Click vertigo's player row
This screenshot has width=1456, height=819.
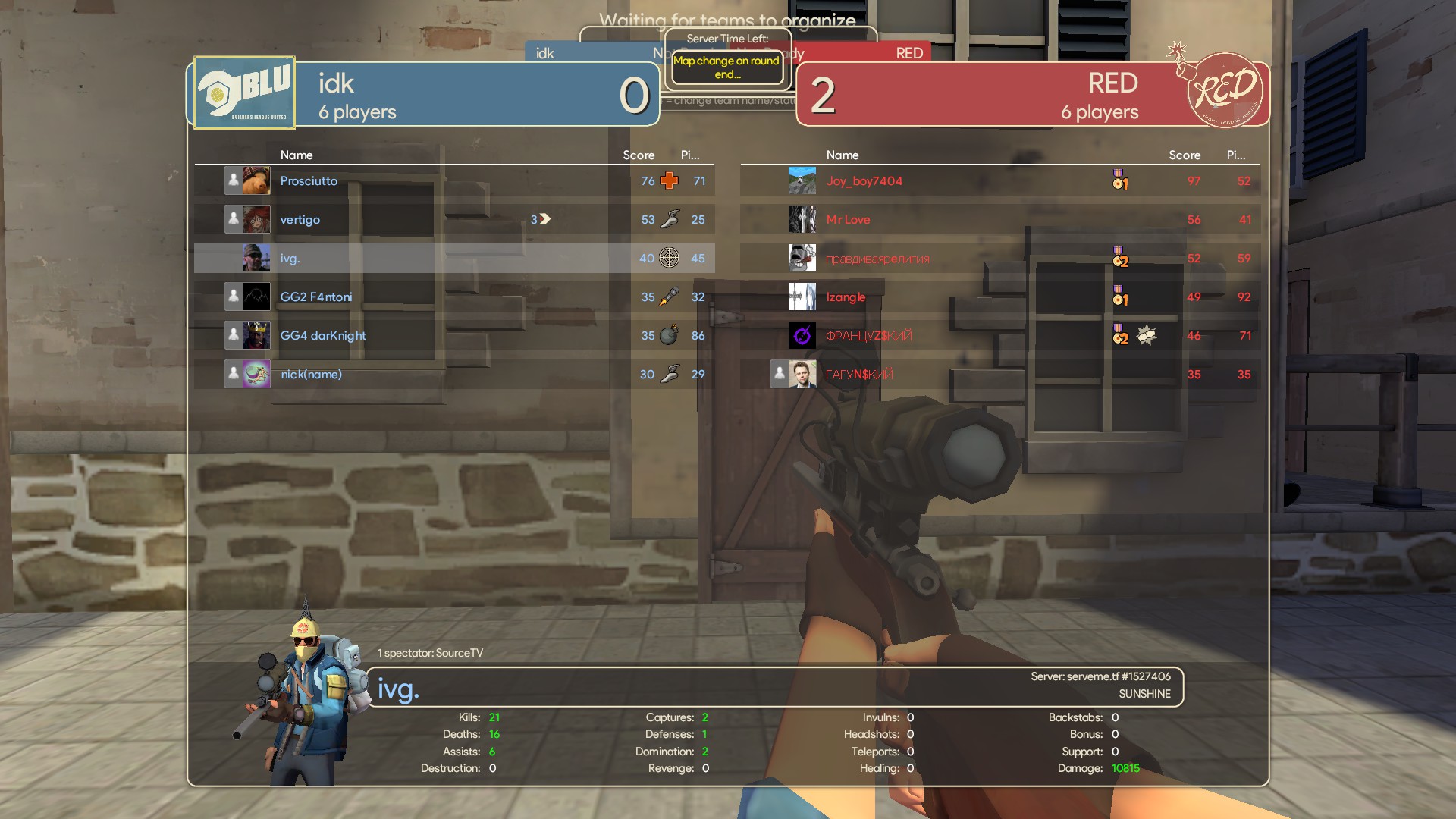tap(453, 220)
